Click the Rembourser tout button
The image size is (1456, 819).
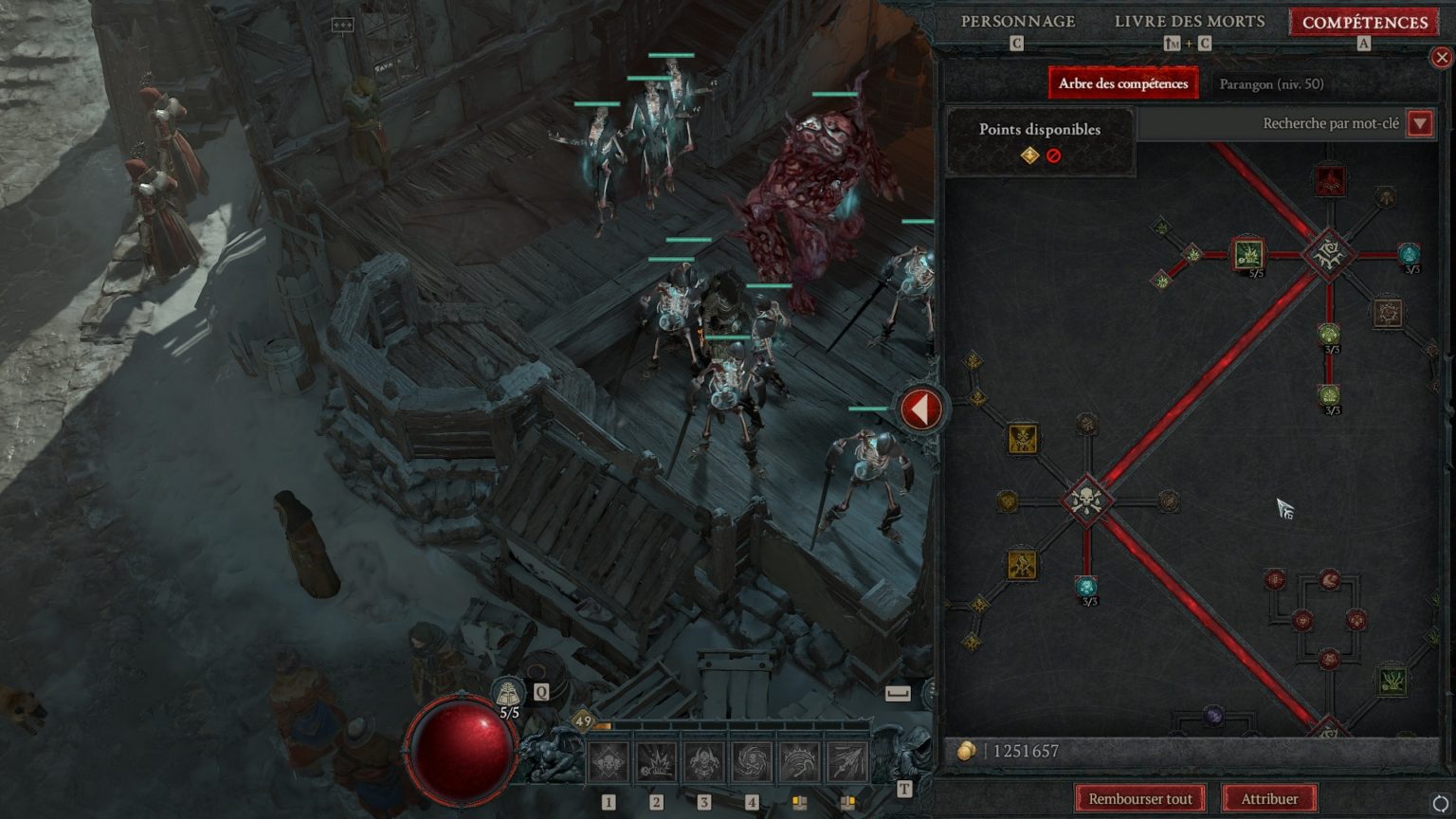coord(1139,798)
